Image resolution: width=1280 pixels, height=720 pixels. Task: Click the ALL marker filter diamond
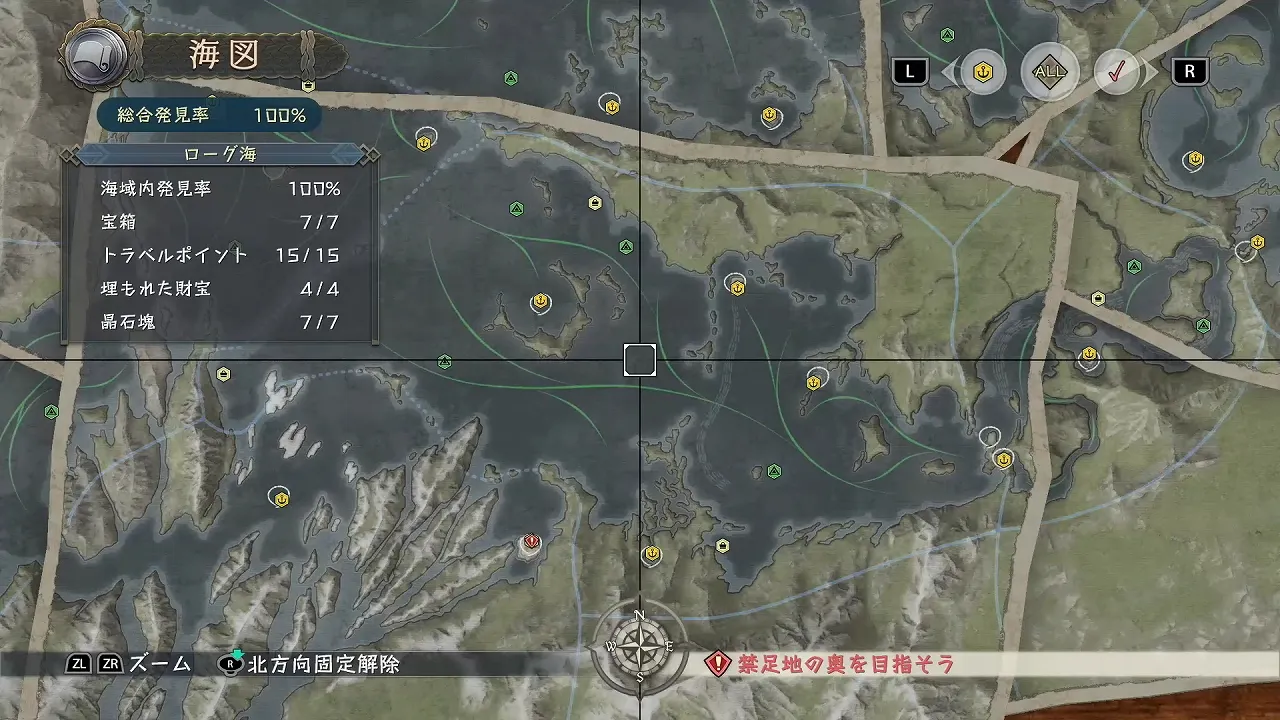click(x=1049, y=71)
